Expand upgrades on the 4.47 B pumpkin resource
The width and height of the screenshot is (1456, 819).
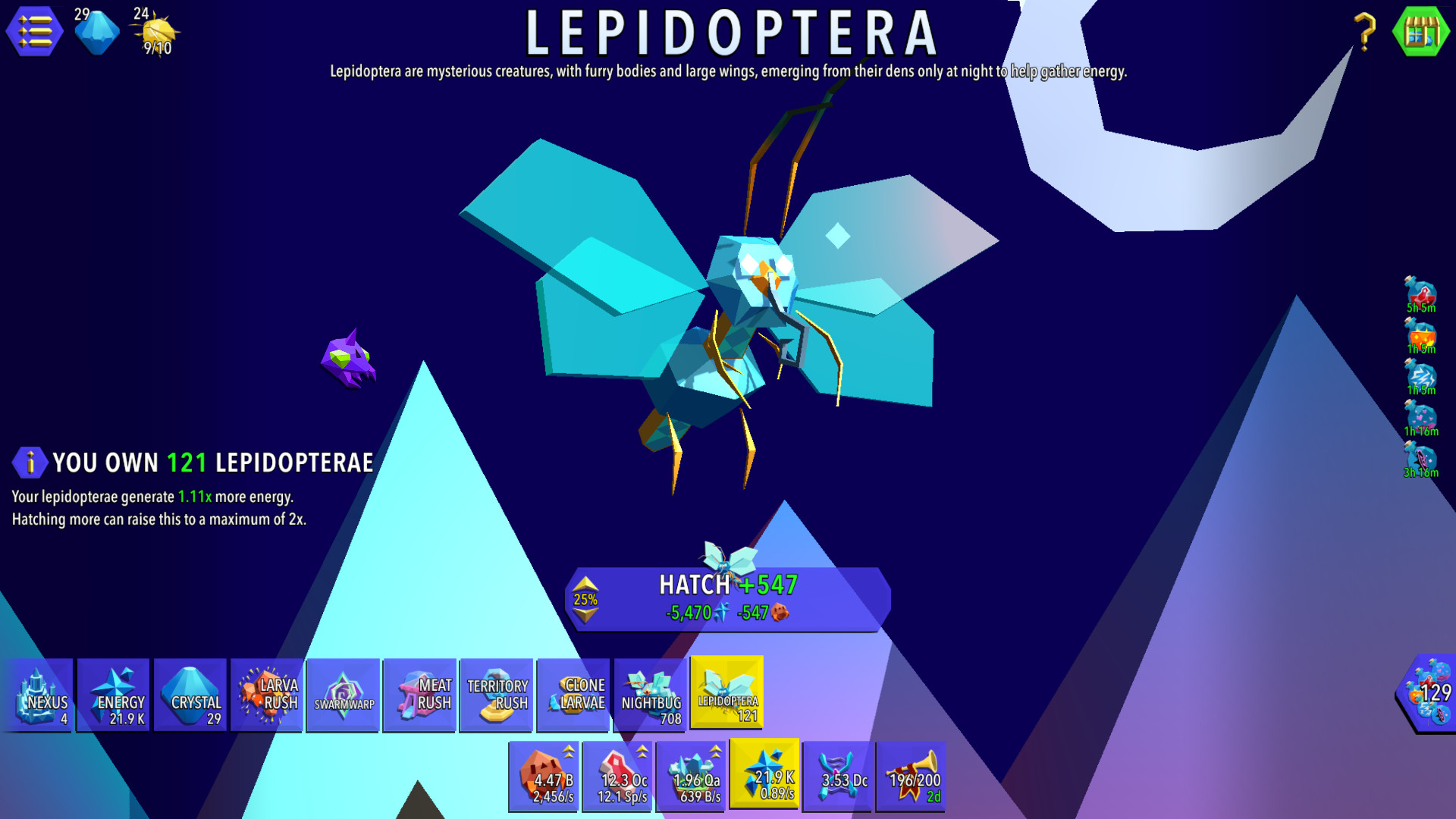click(567, 751)
